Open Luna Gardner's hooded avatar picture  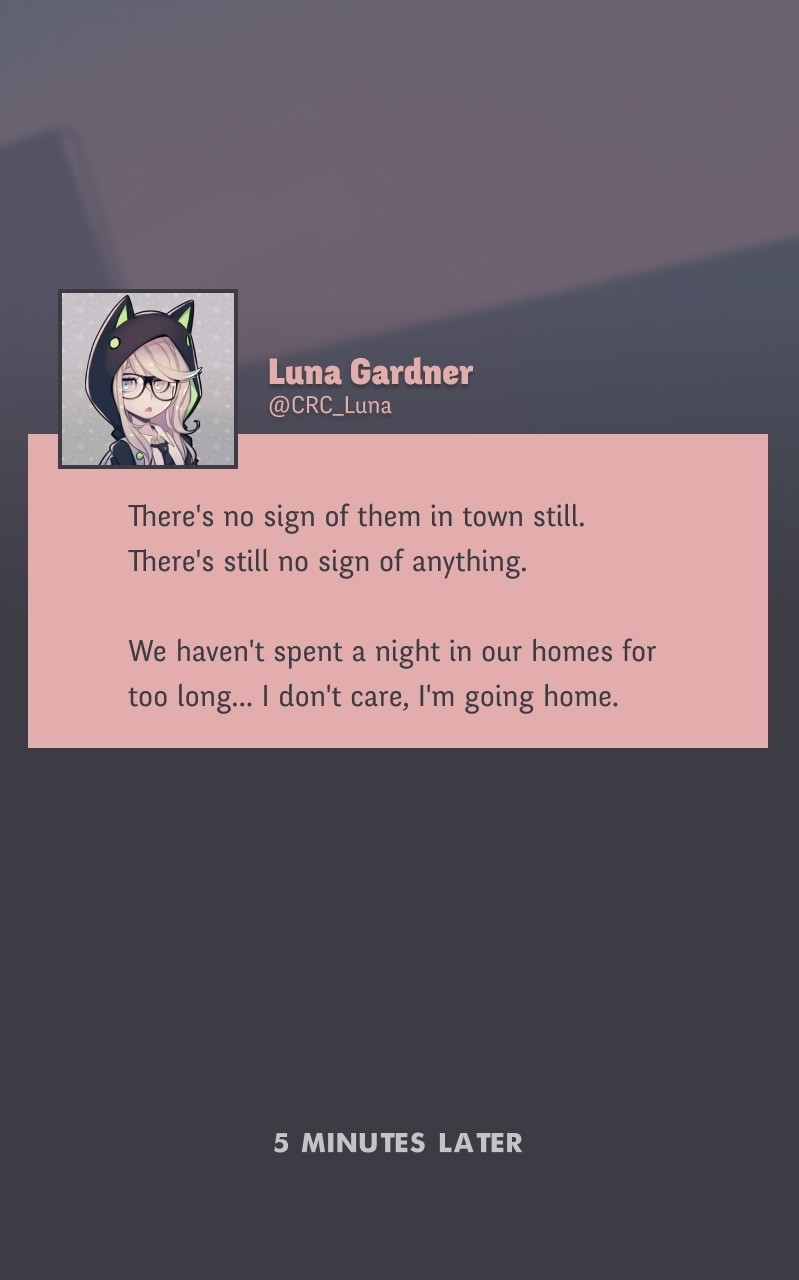click(148, 379)
